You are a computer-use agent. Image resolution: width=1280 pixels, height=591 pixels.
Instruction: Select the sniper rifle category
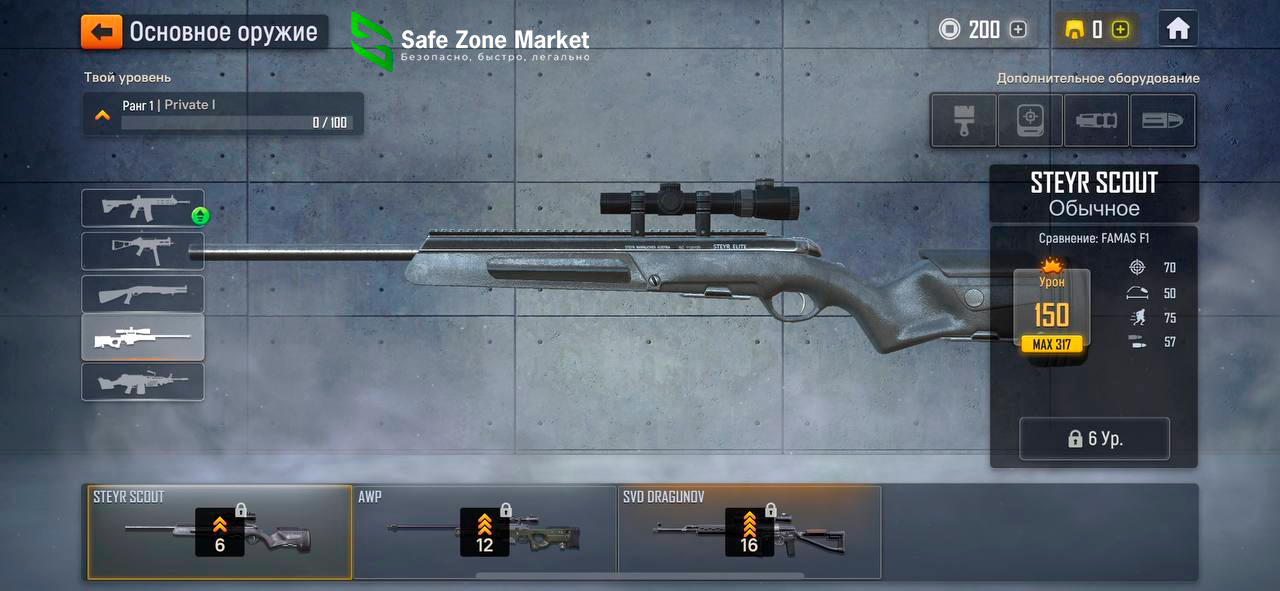(x=143, y=338)
